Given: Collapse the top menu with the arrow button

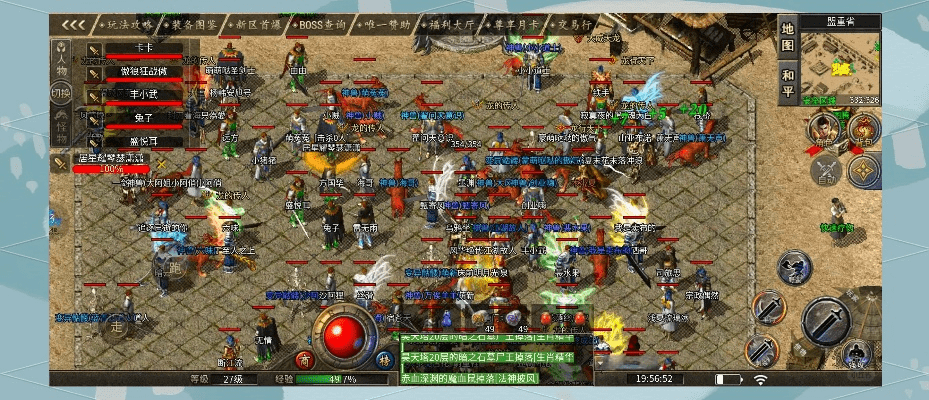Looking at the screenshot, I should coord(71,23).
